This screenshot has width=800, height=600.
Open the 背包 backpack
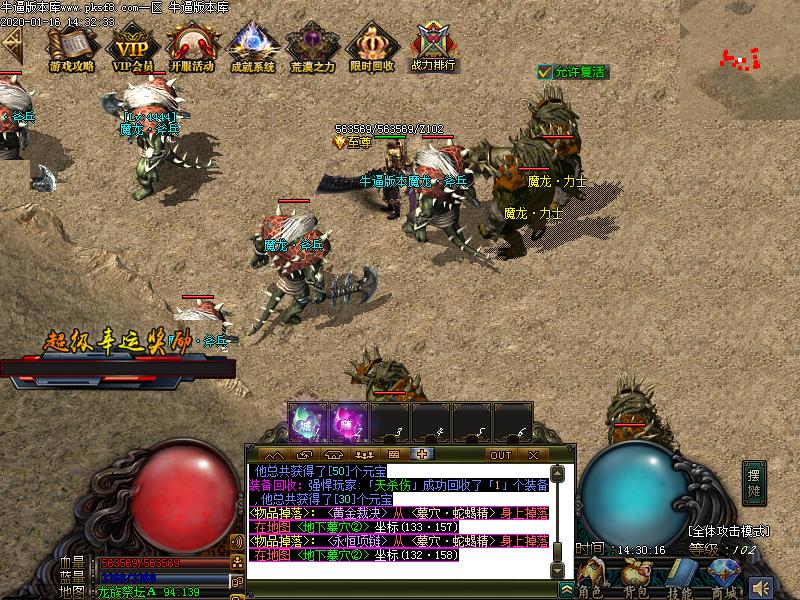pyautogui.click(x=636, y=578)
